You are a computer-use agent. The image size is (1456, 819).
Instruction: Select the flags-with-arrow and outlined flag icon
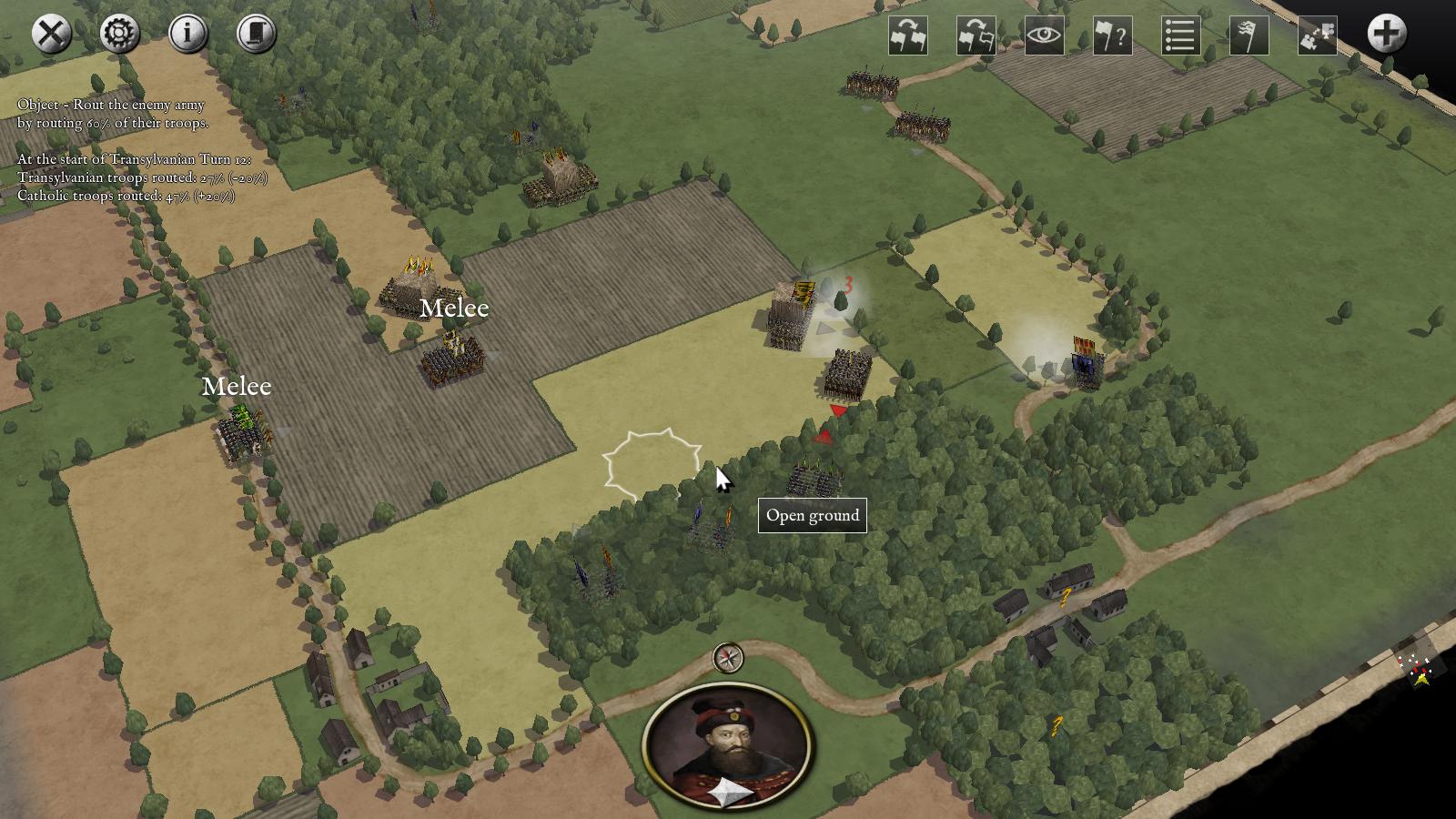(976, 36)
